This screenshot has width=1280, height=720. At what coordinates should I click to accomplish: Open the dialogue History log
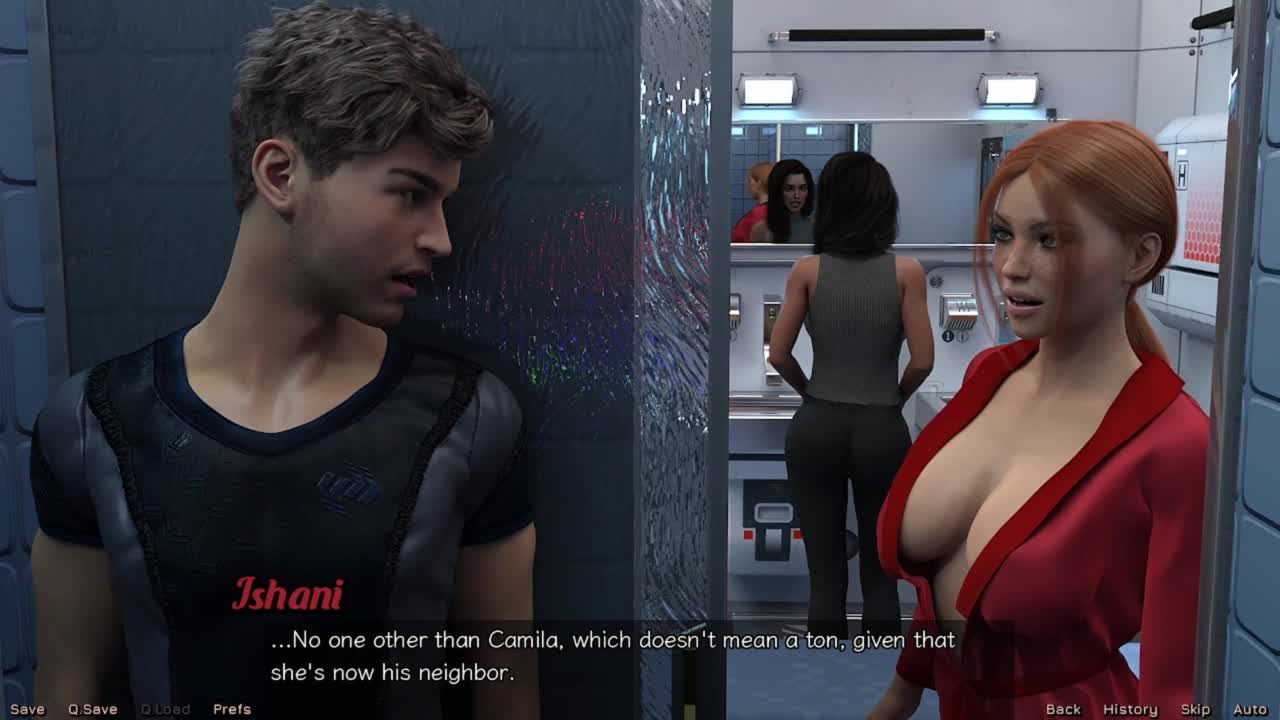pos(1130,709)
